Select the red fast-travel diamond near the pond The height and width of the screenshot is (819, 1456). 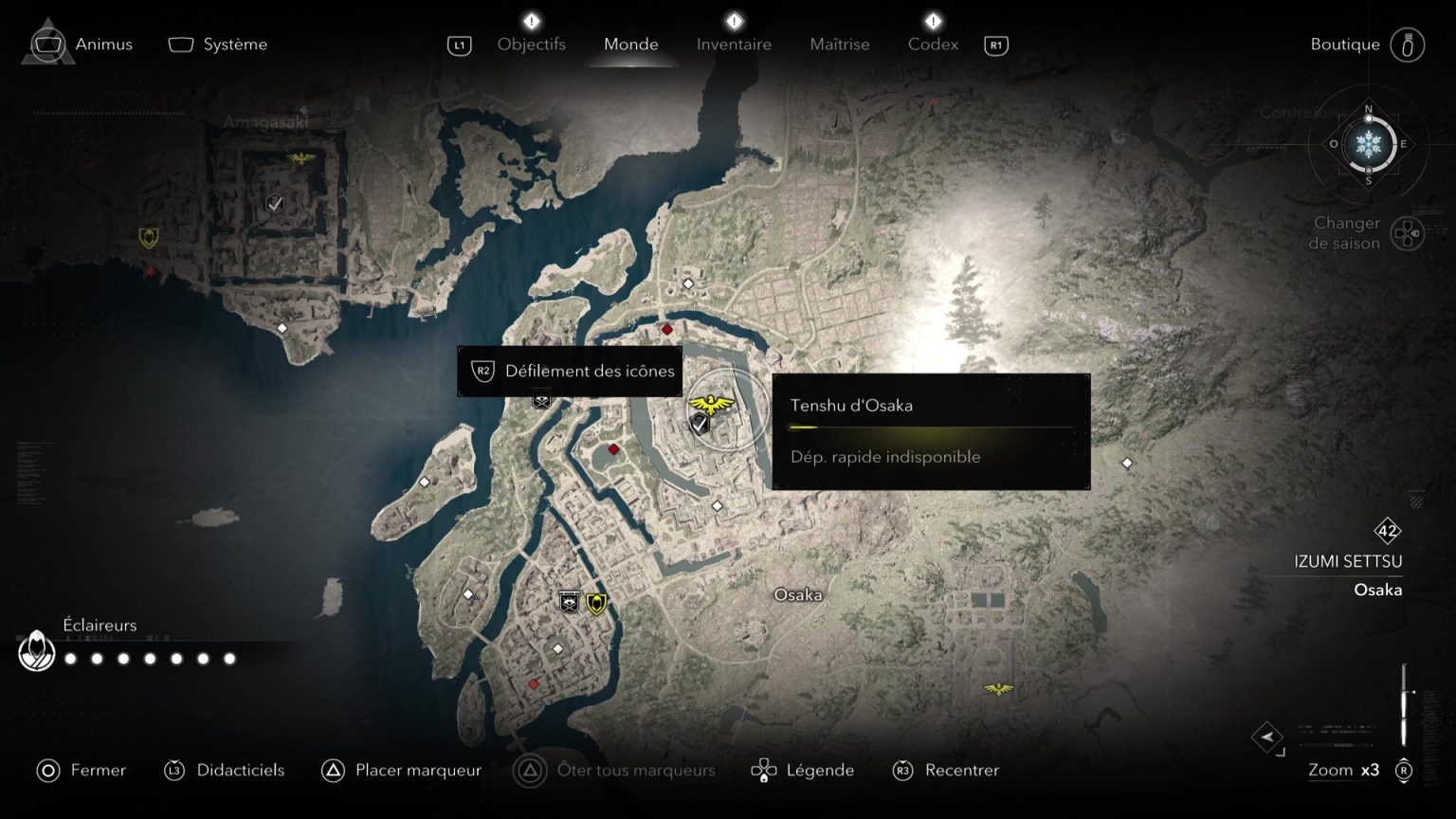614,448
